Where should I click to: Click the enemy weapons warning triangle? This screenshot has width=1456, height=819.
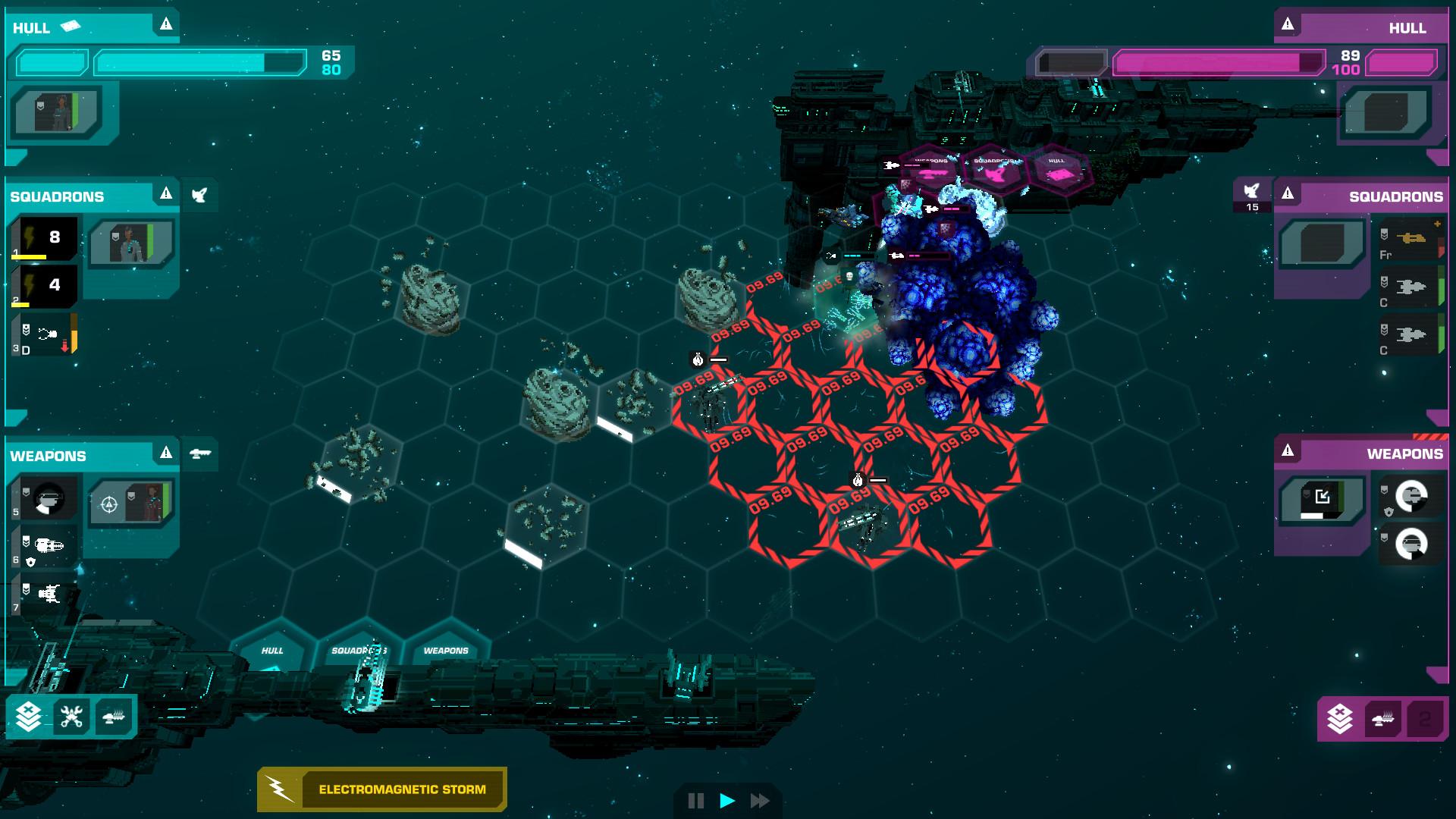point(1288,452)
